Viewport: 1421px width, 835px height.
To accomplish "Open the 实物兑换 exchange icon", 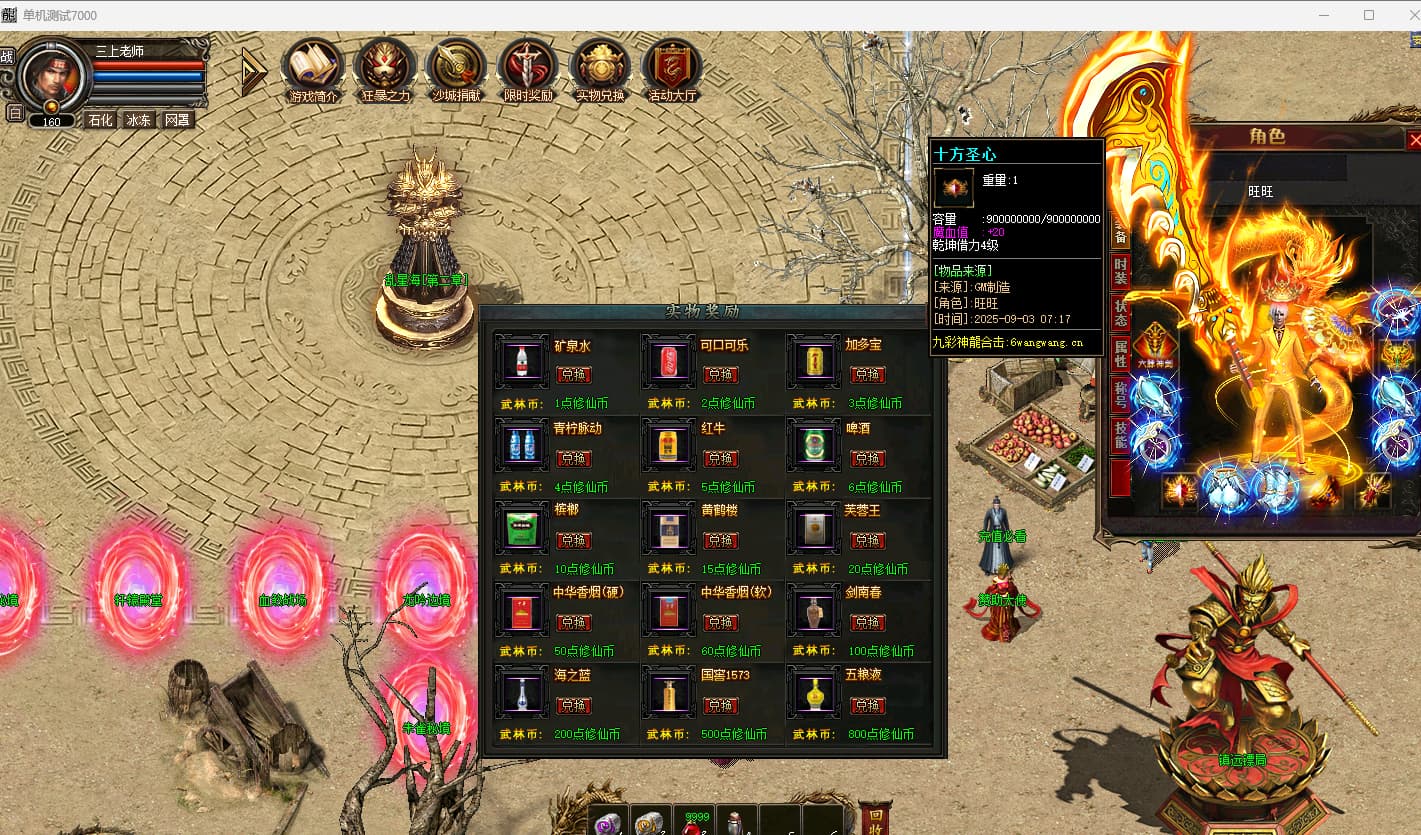I will coord(600,68).
